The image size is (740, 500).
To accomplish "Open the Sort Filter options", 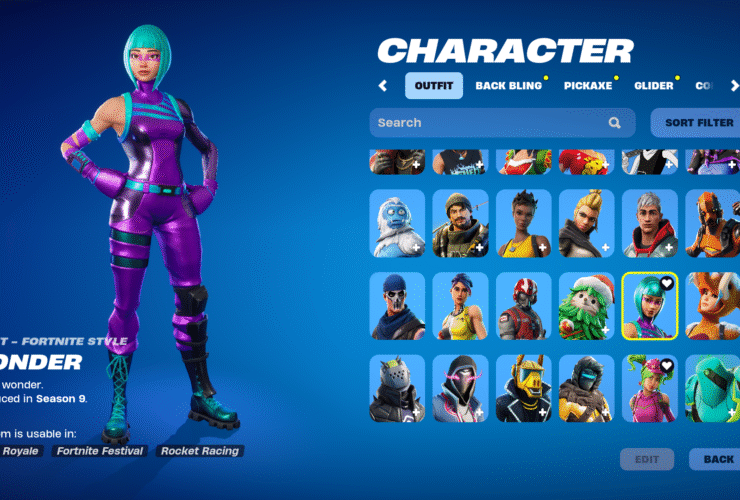I will (x=699, y=123).
